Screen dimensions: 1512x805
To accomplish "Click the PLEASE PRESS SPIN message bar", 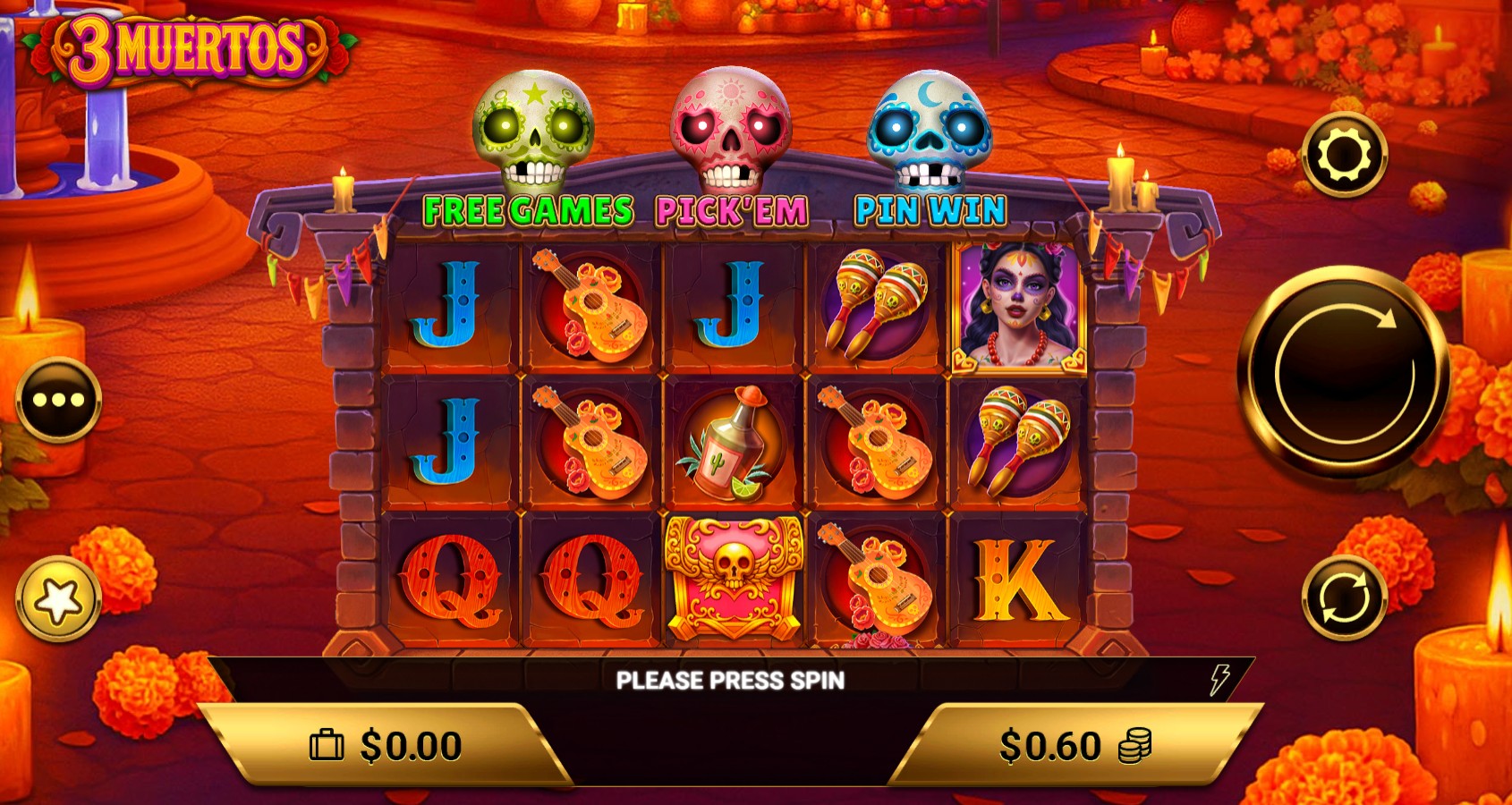I will (729, 680).
